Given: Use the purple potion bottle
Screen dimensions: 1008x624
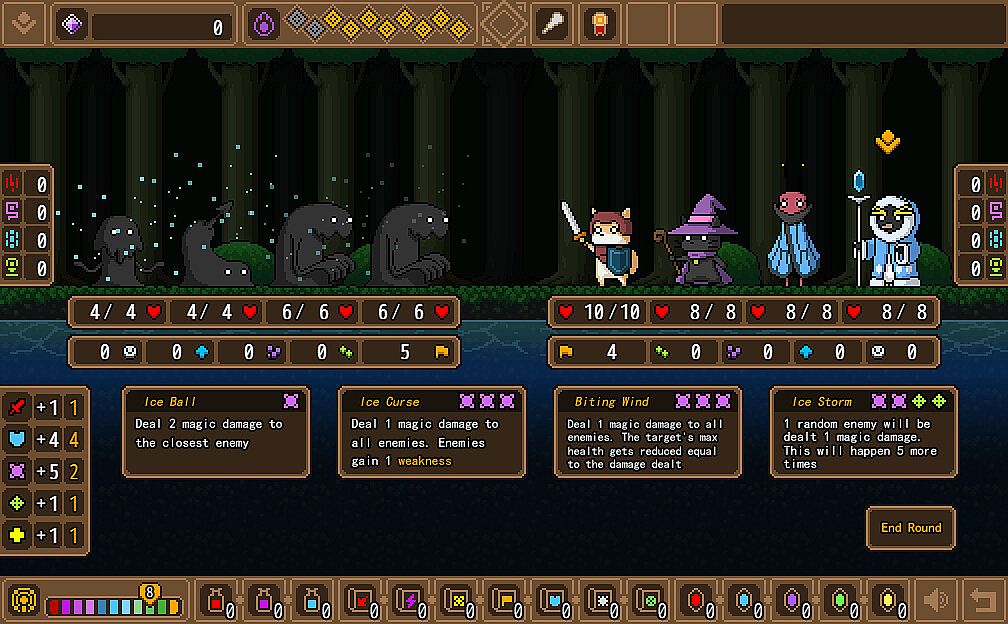Looking at the screenshot, I should (x=264, y=600).
